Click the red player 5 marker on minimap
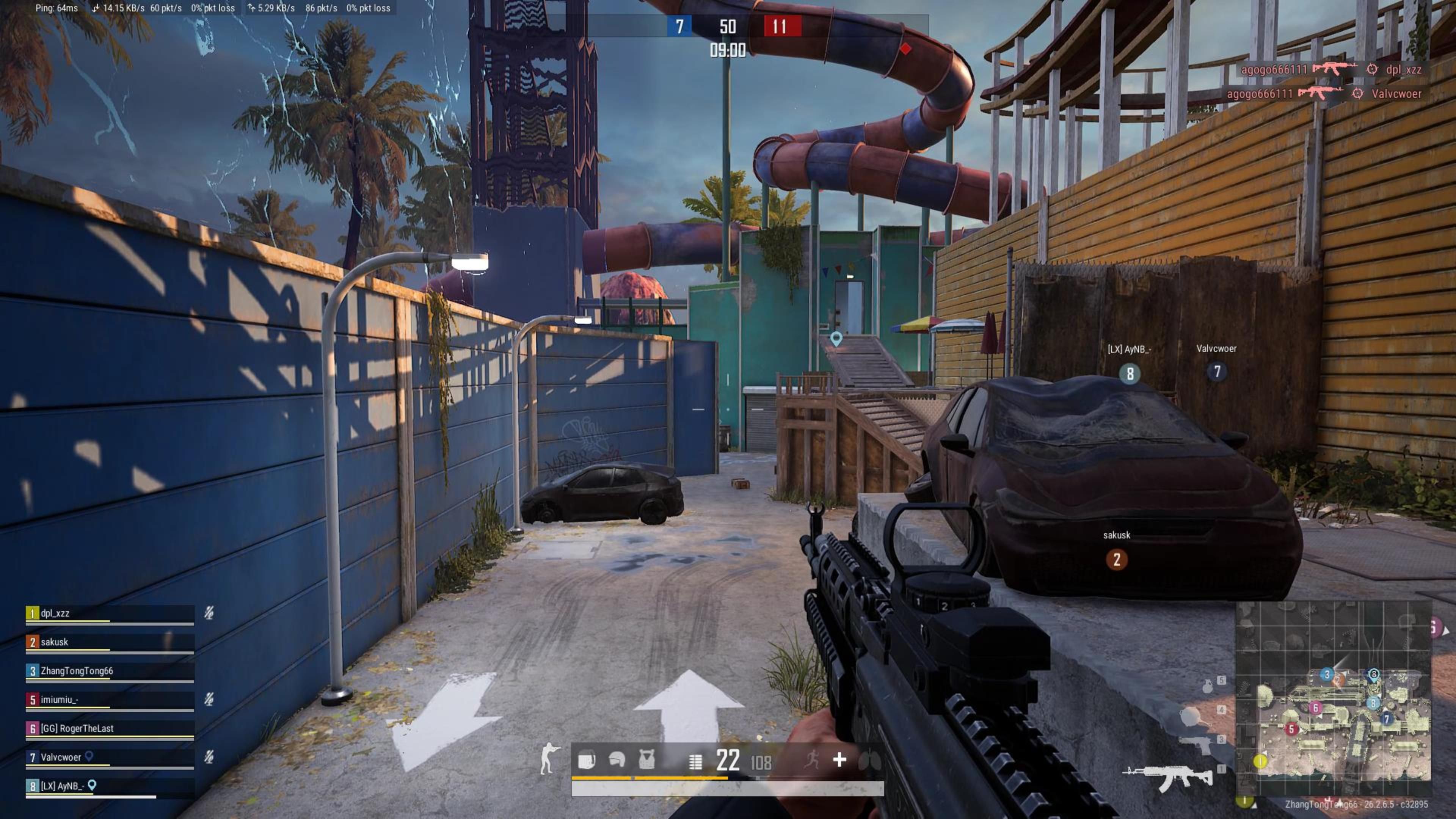Screen dimensions: 1456x819 [1291, 729]
